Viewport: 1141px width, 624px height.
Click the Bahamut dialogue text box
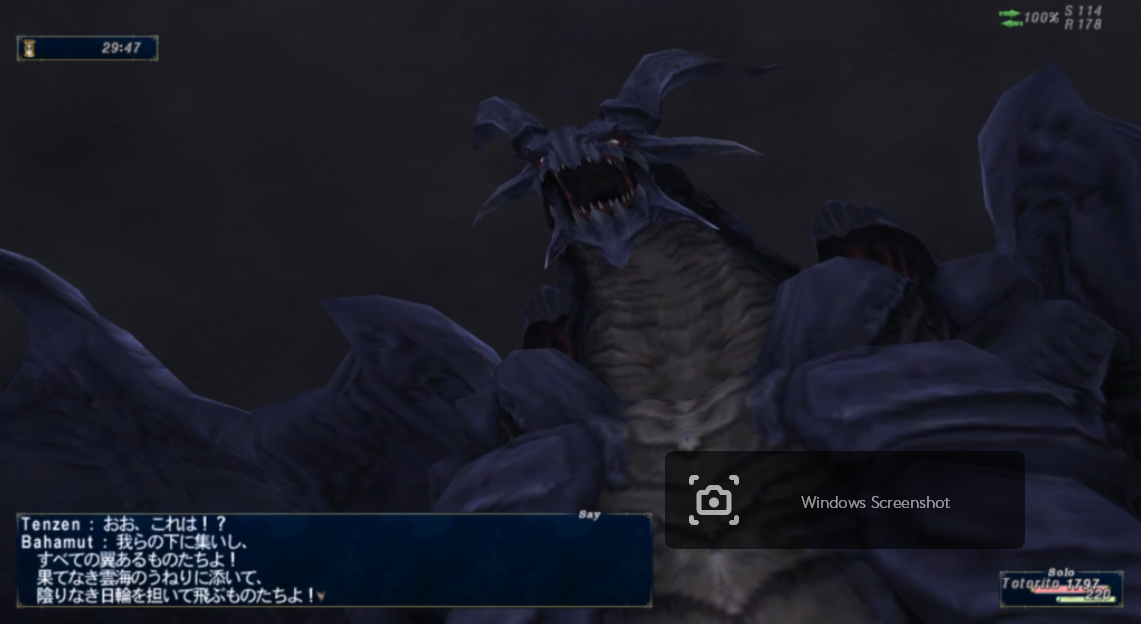[x=333, y=560]
